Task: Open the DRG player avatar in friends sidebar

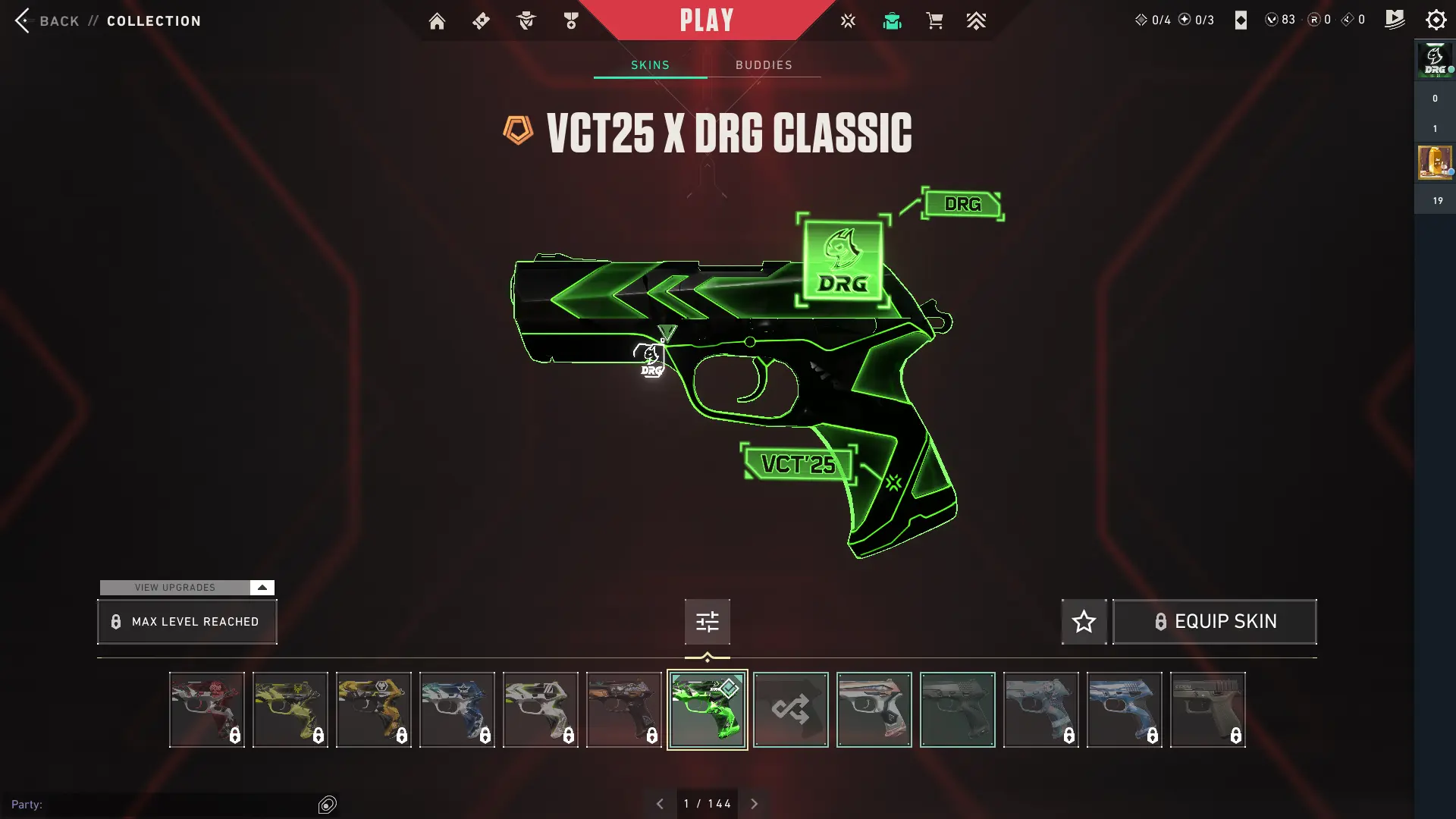Action: [x=1435, y=59]
